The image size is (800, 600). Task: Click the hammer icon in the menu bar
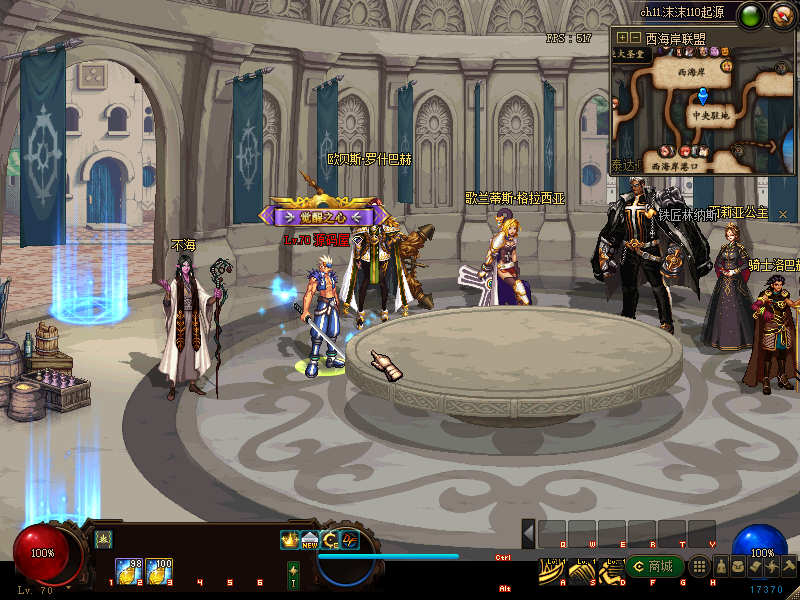[x=789, y=567]
